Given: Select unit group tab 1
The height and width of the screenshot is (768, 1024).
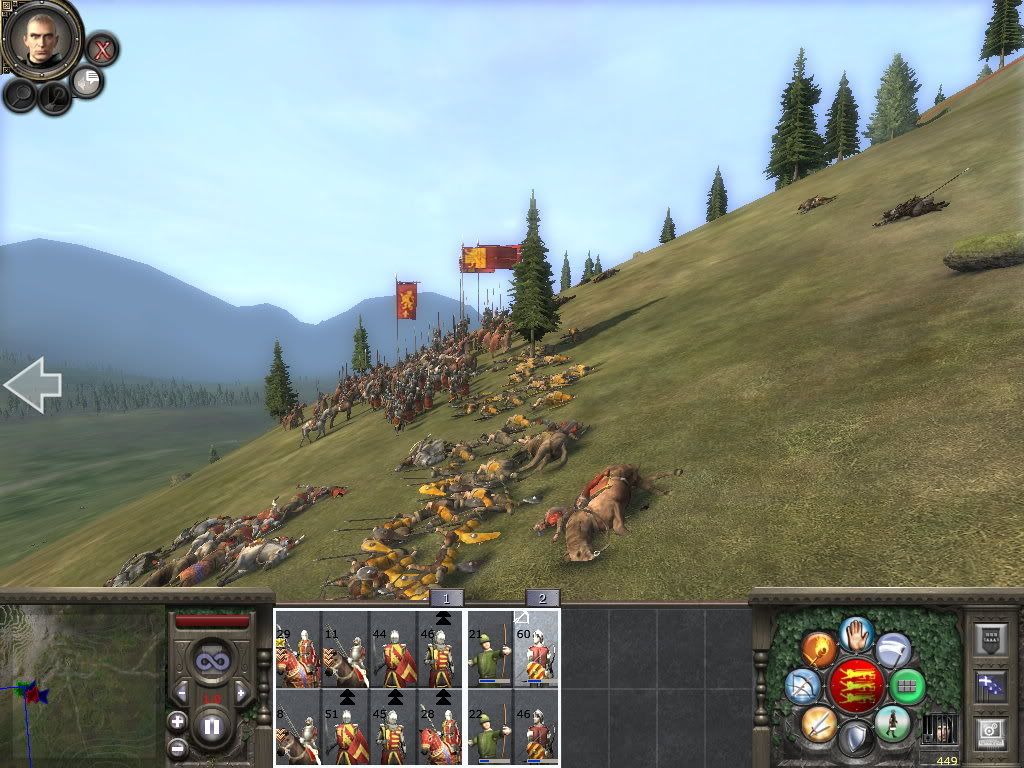Looking at the screenshot, I should pos(446,598).
